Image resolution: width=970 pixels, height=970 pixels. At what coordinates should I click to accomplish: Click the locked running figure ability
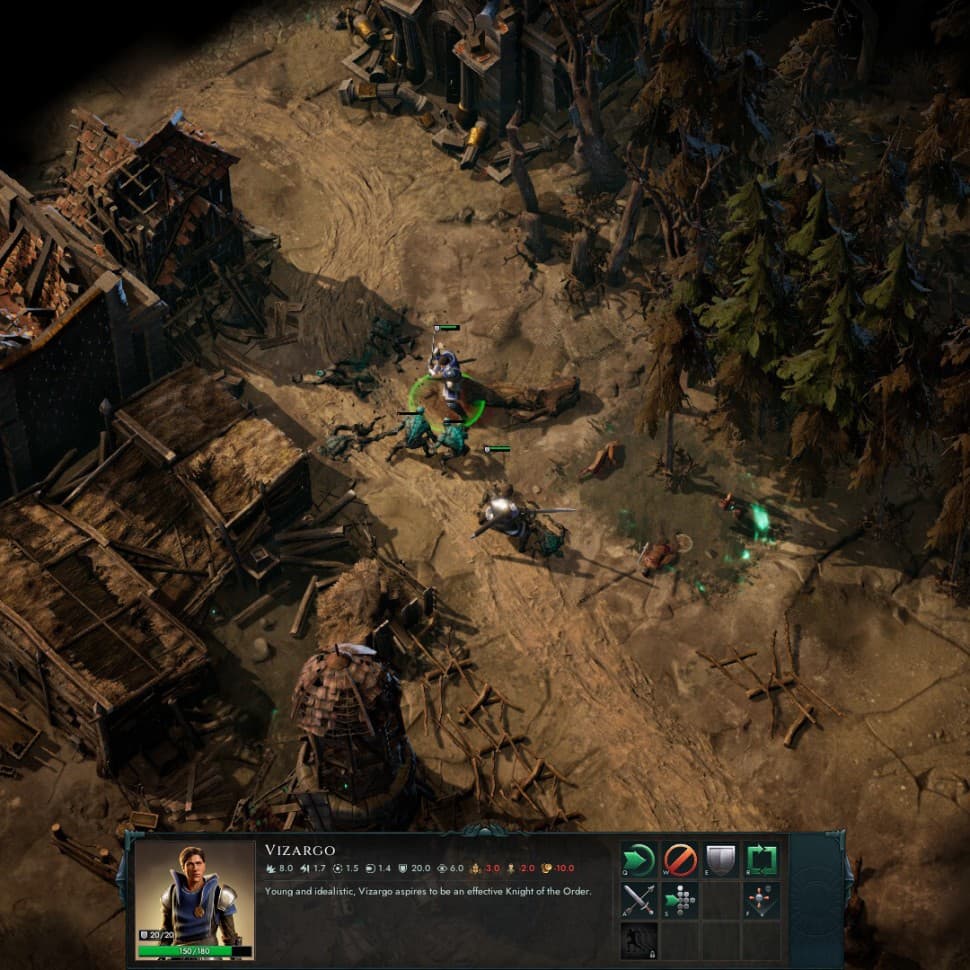pos(639,940)
